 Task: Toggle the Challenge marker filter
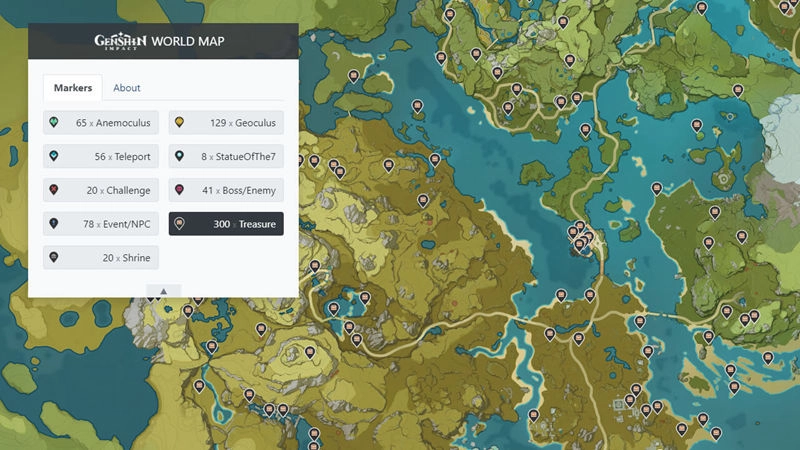101,190
